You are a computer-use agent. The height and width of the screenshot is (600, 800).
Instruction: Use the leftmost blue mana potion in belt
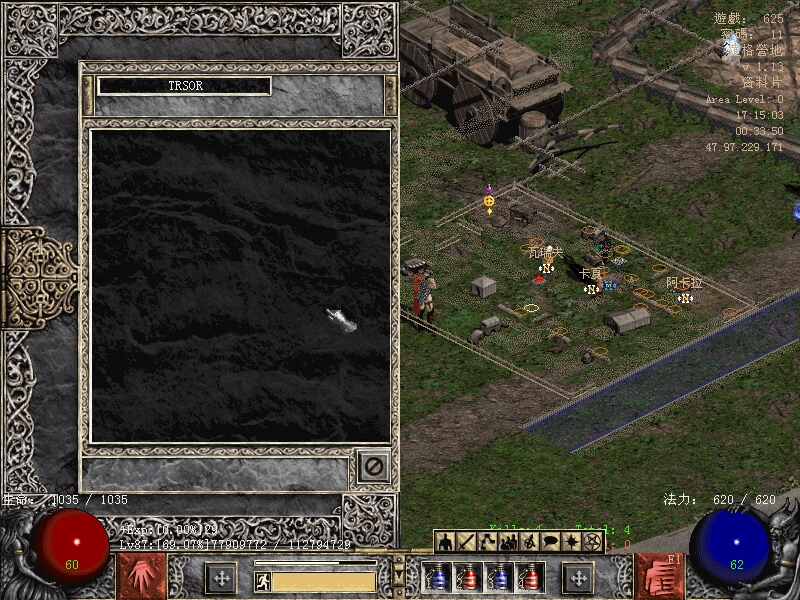pyautogui.click(x=436, y=578)
